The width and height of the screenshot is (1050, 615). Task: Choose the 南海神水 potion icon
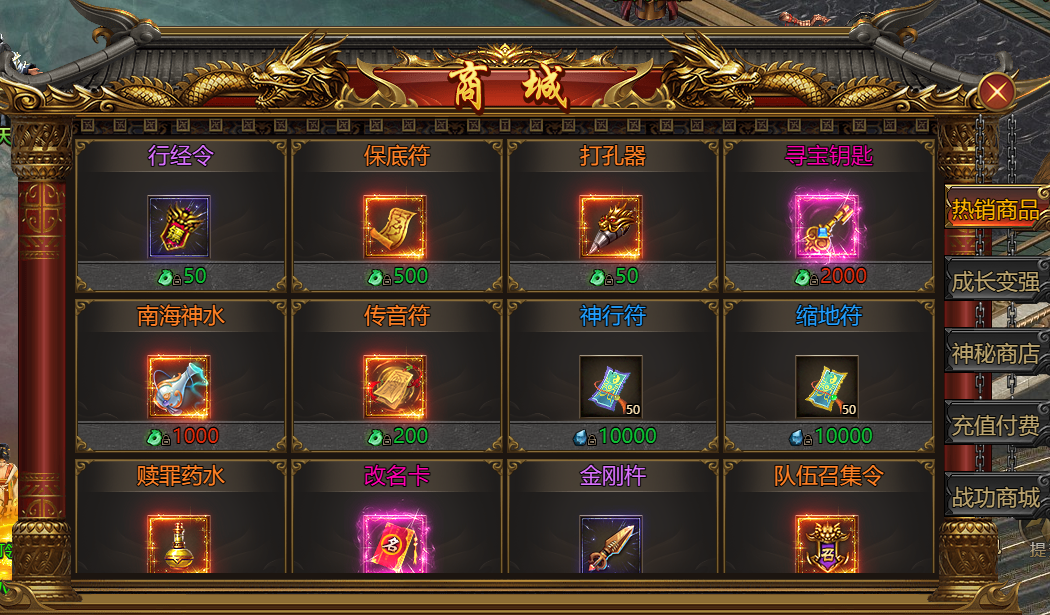tap(179, 387)
